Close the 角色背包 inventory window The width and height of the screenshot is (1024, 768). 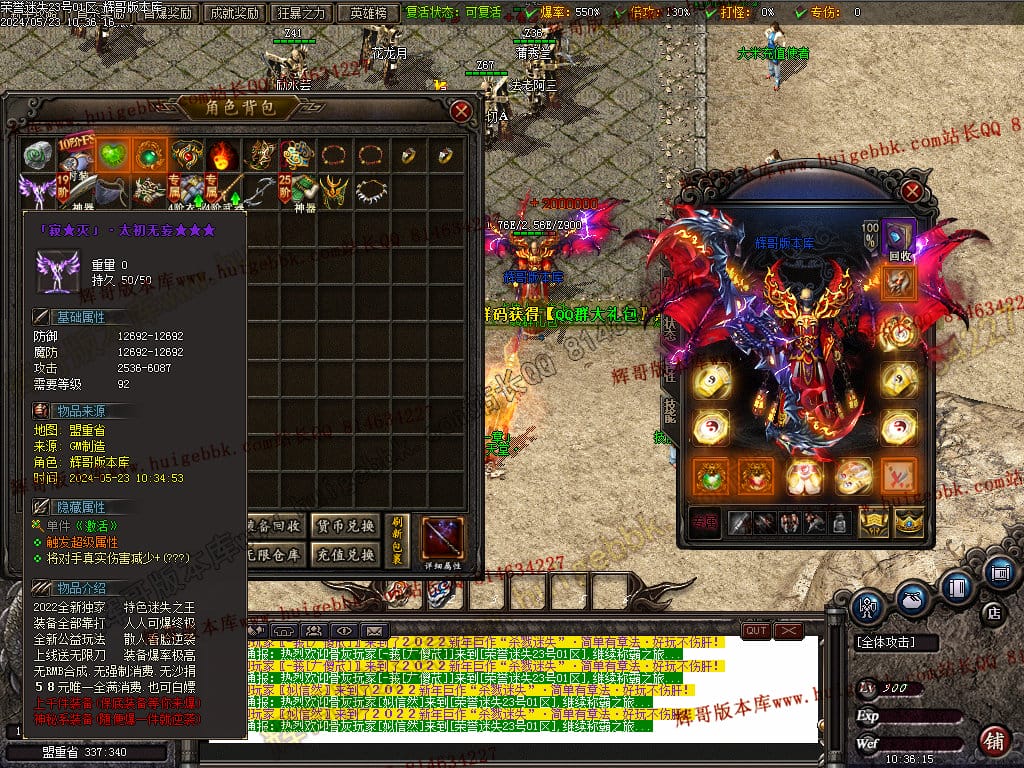click(461, 111)
